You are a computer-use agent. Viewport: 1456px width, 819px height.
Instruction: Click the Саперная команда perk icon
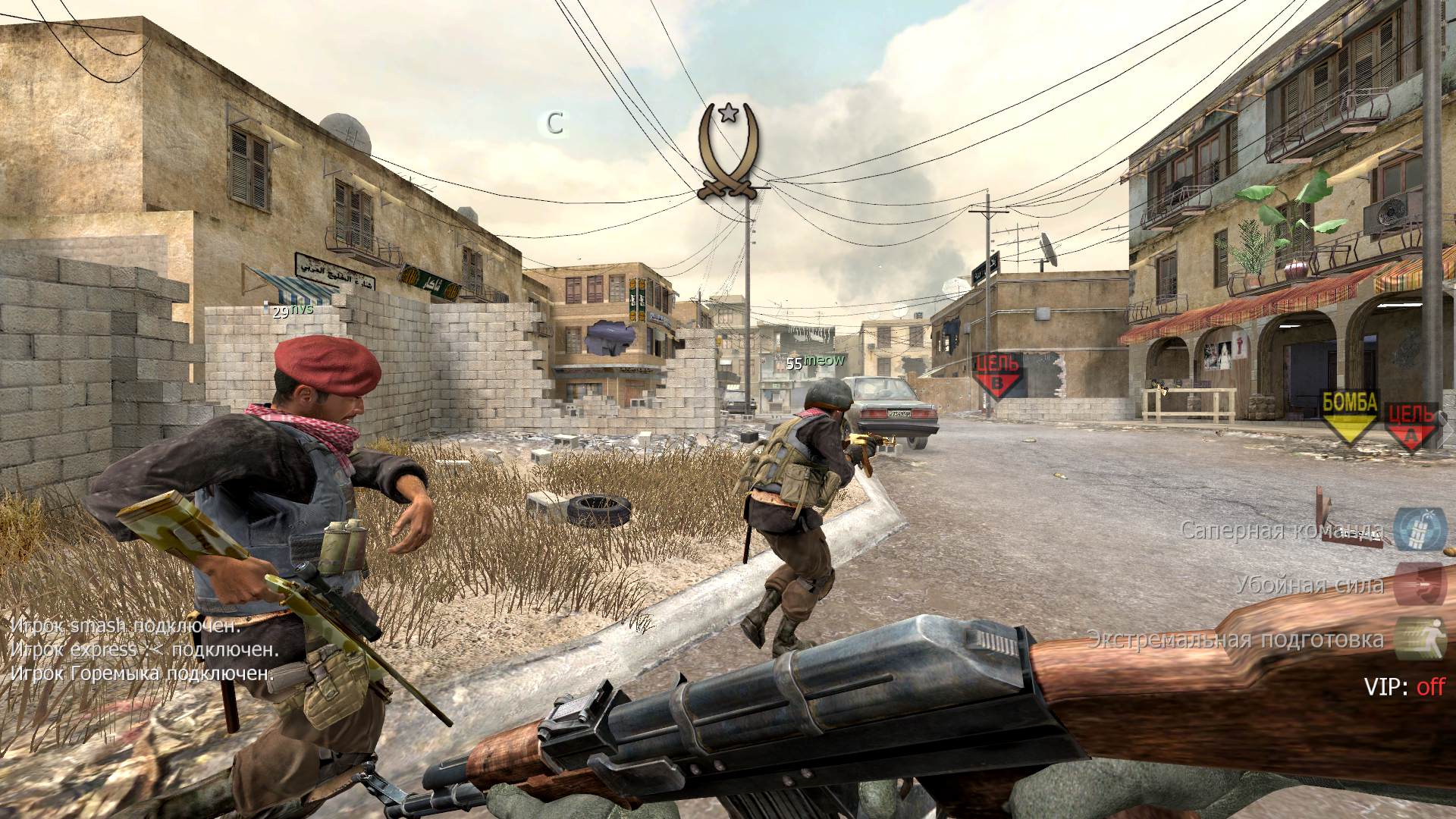point(1421,529)
